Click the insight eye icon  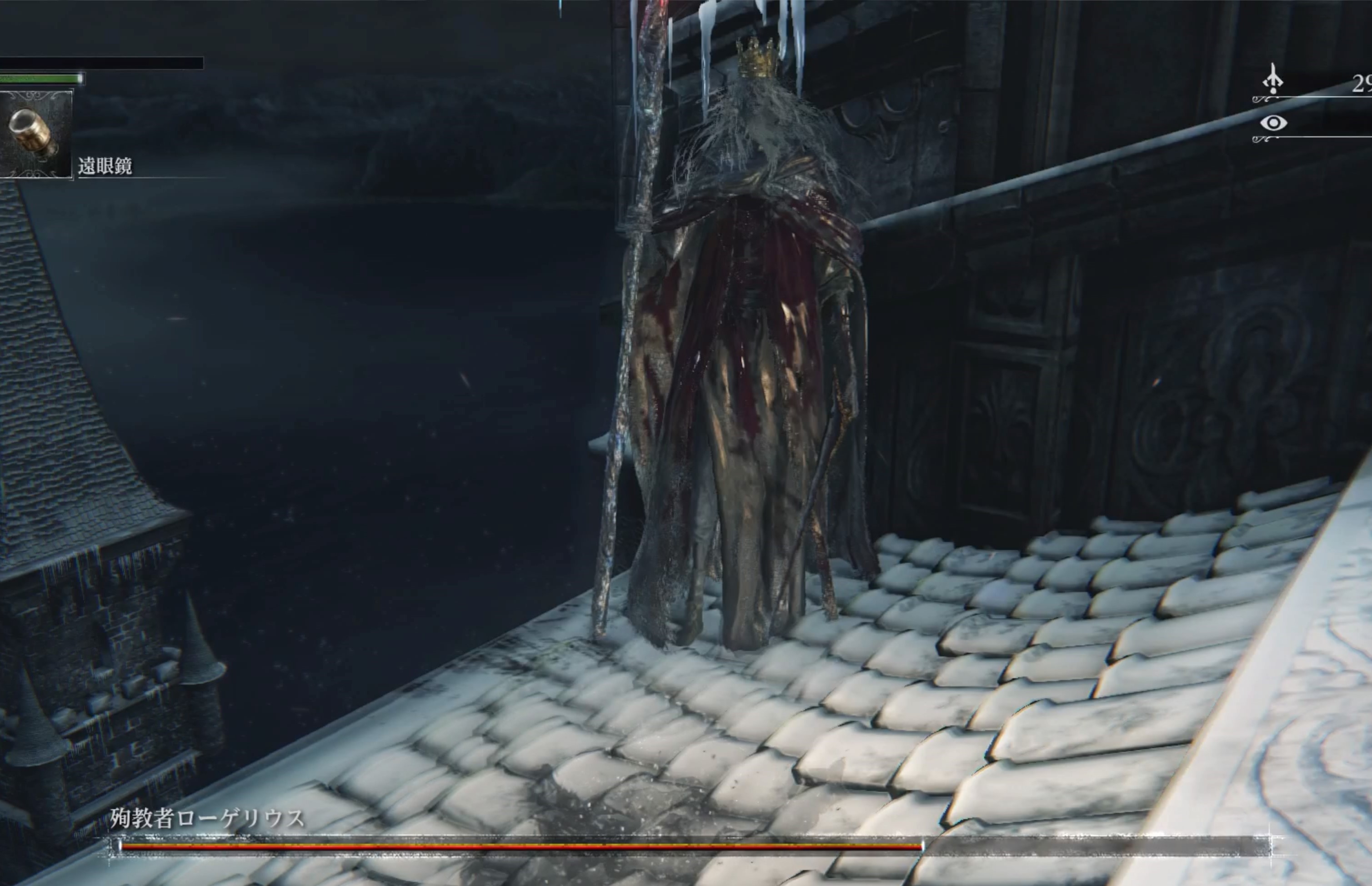coord(1273,123)
